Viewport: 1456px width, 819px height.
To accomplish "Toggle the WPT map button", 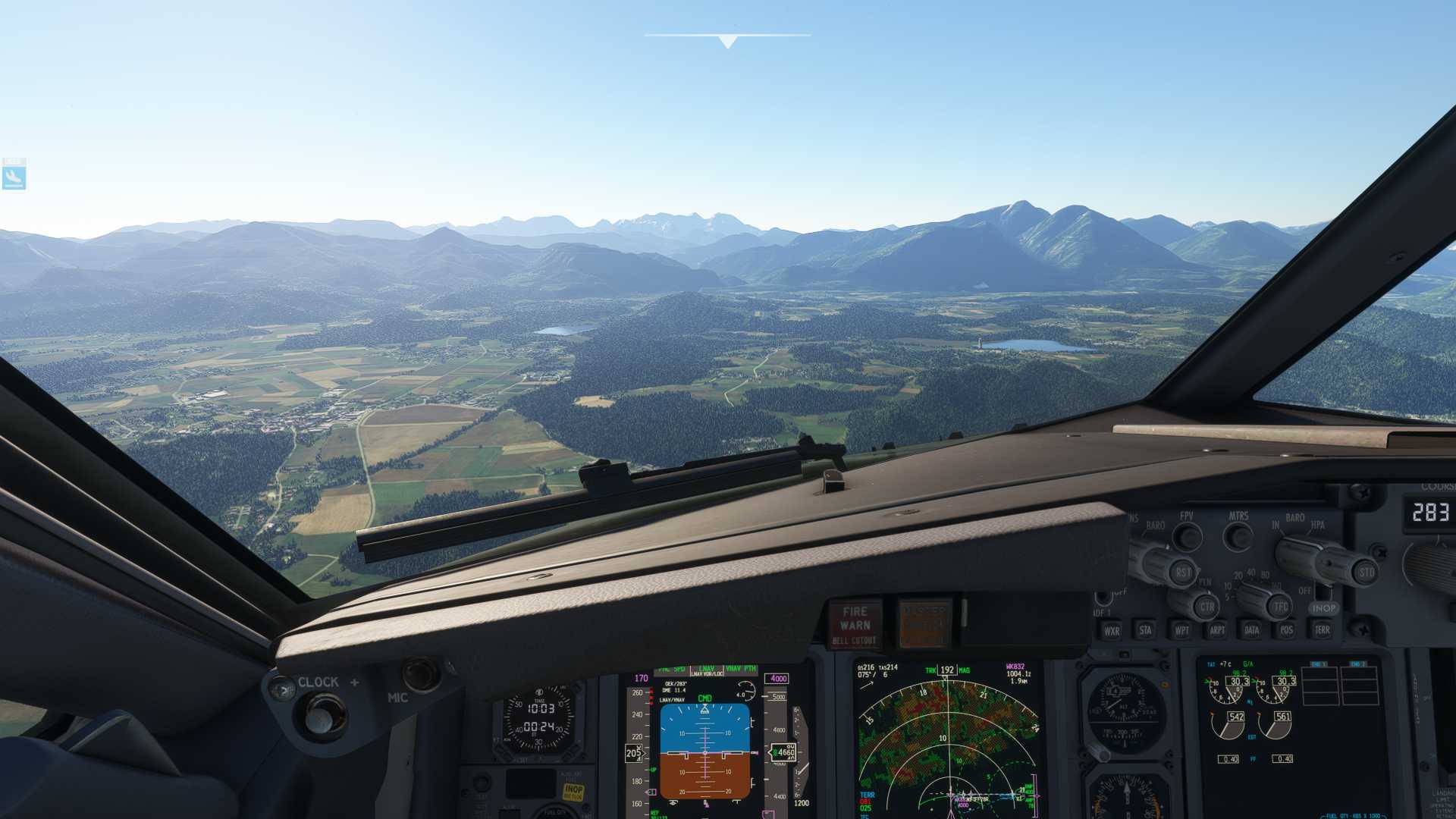I will pos(1181,630).
